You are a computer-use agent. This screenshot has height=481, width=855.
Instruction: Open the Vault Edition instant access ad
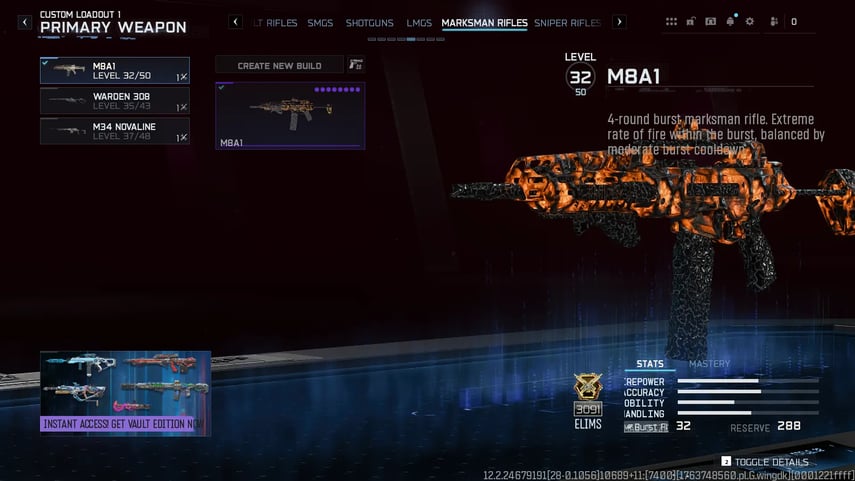coord(125,392)
